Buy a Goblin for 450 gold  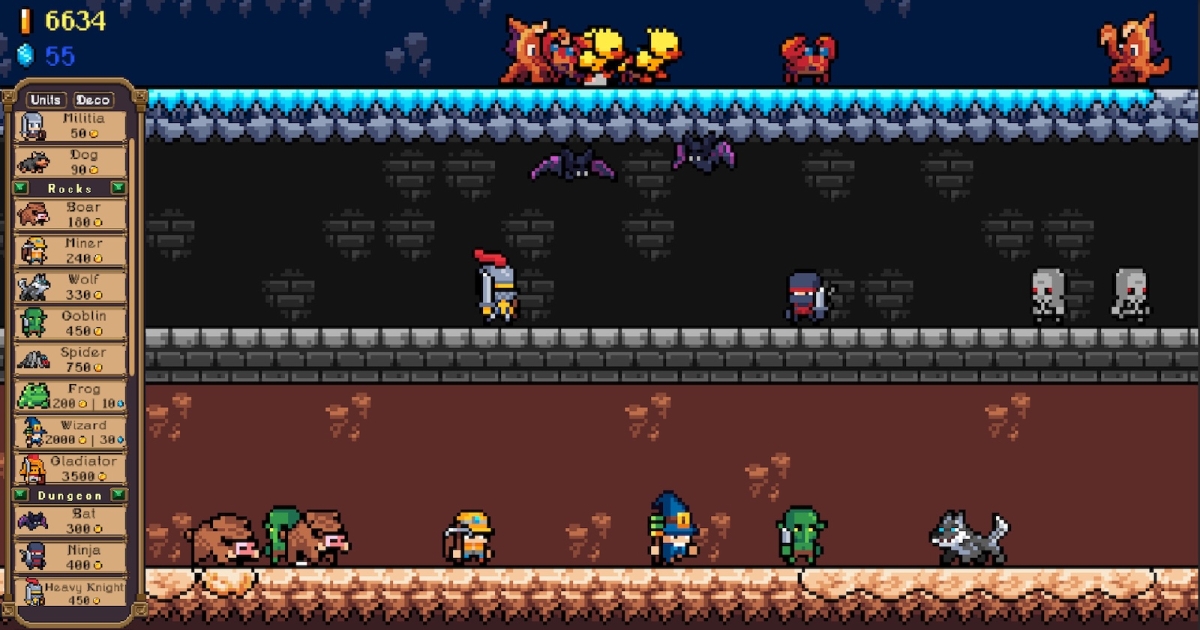(70, 323)
